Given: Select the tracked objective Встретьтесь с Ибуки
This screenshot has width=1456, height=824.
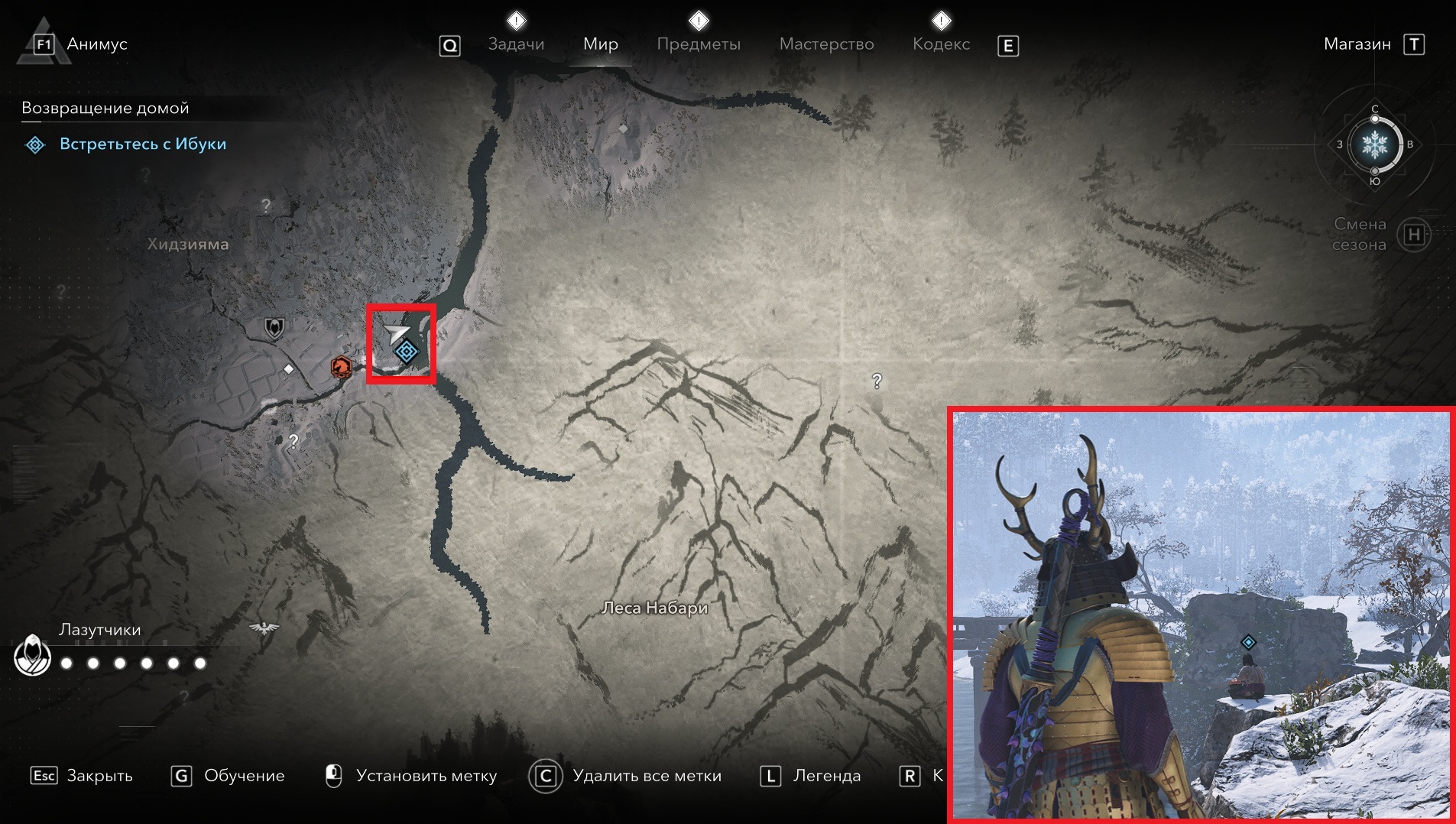Looking at the screenshot, I should pos(142,144).
